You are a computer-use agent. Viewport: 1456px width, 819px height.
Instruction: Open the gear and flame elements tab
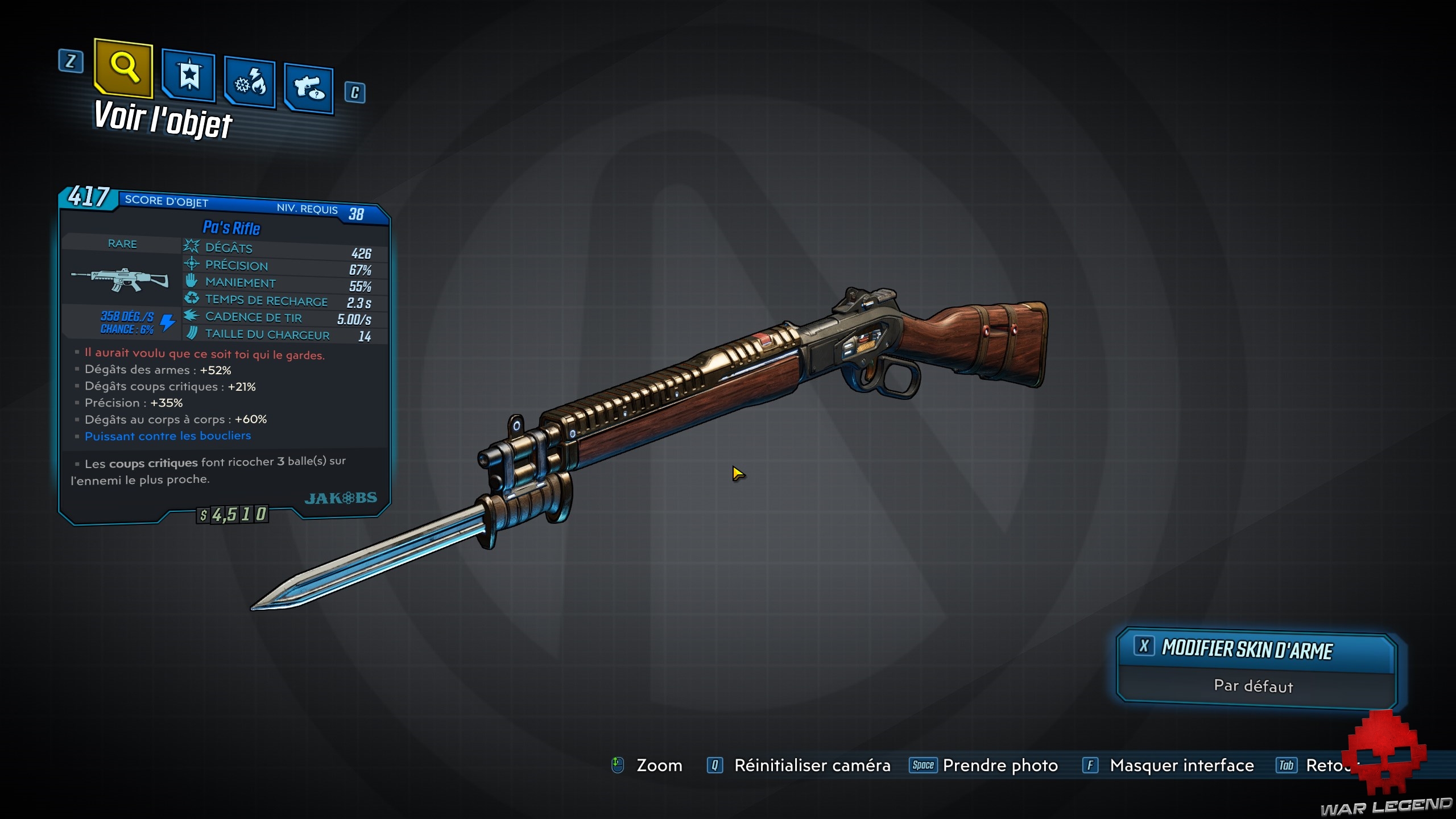pyautogui.click(x=250, y=83)
